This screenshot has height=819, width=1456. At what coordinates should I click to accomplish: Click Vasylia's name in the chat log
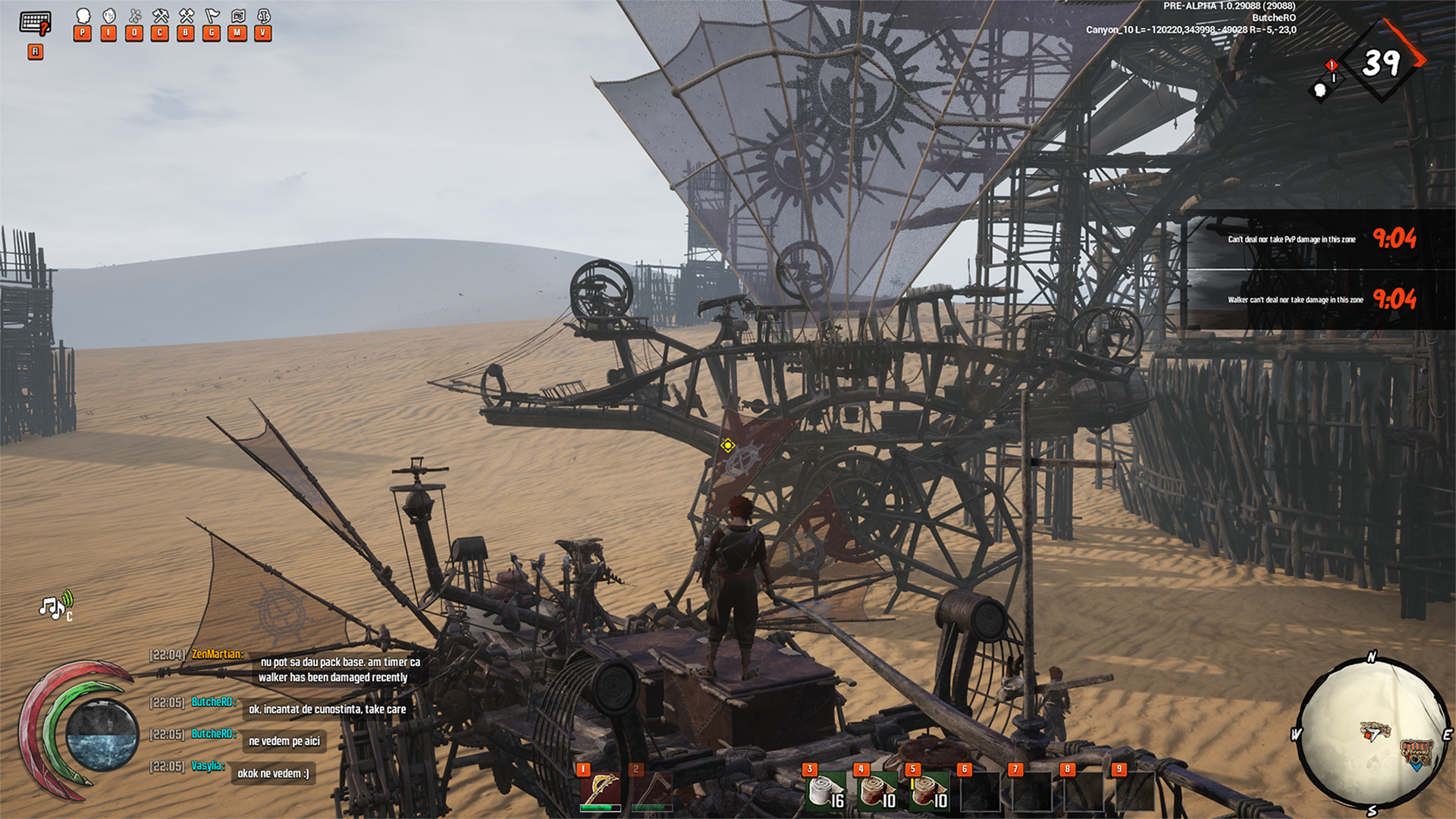pos(207,766)
